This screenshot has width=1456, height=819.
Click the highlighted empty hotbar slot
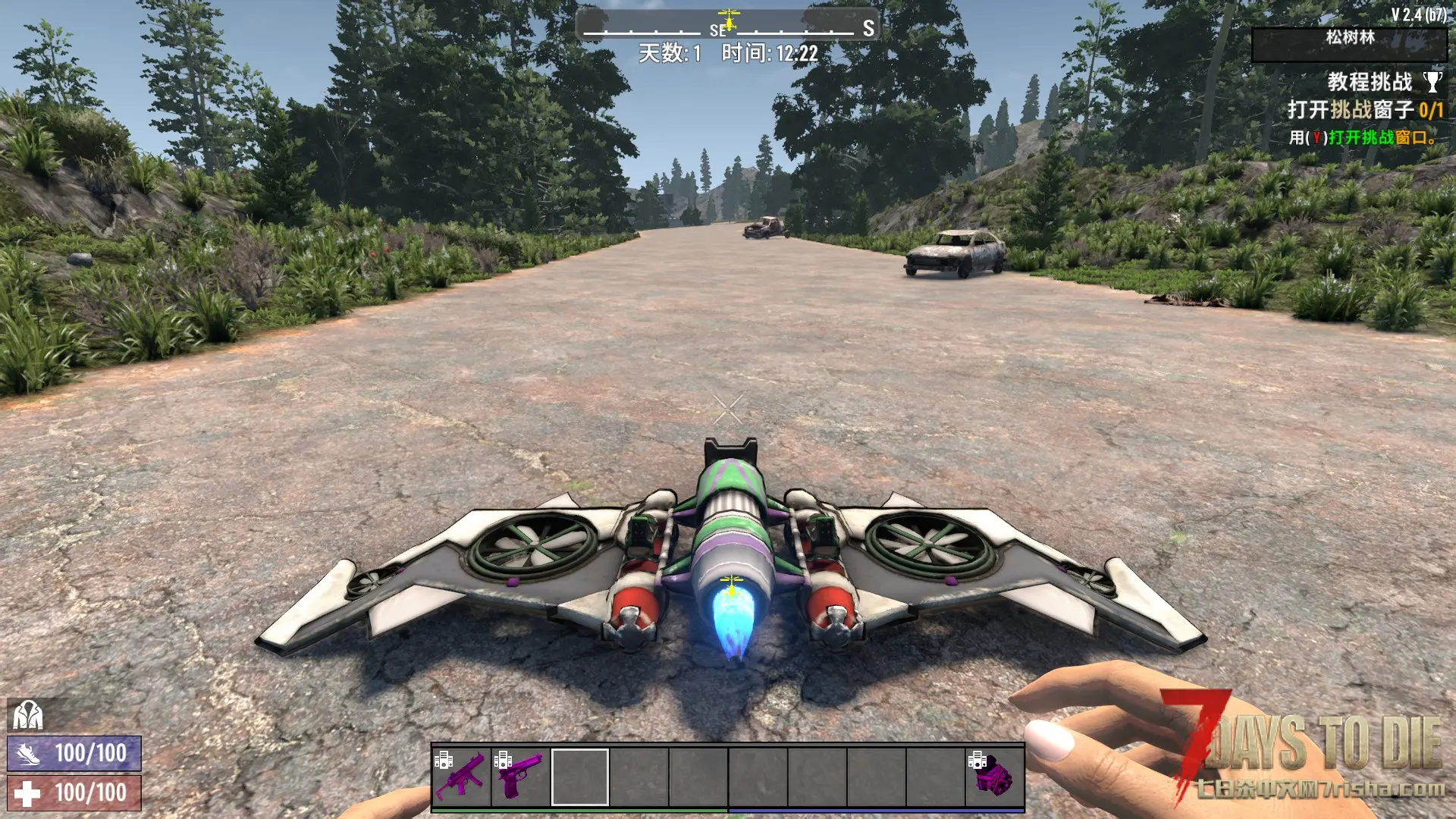point(579,776)
